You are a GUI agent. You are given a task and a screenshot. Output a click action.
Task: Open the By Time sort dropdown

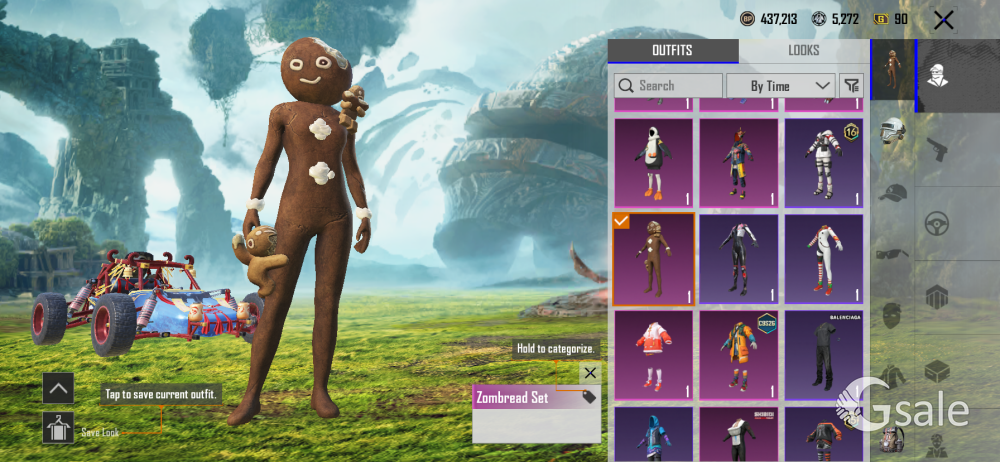coord(780,86)
